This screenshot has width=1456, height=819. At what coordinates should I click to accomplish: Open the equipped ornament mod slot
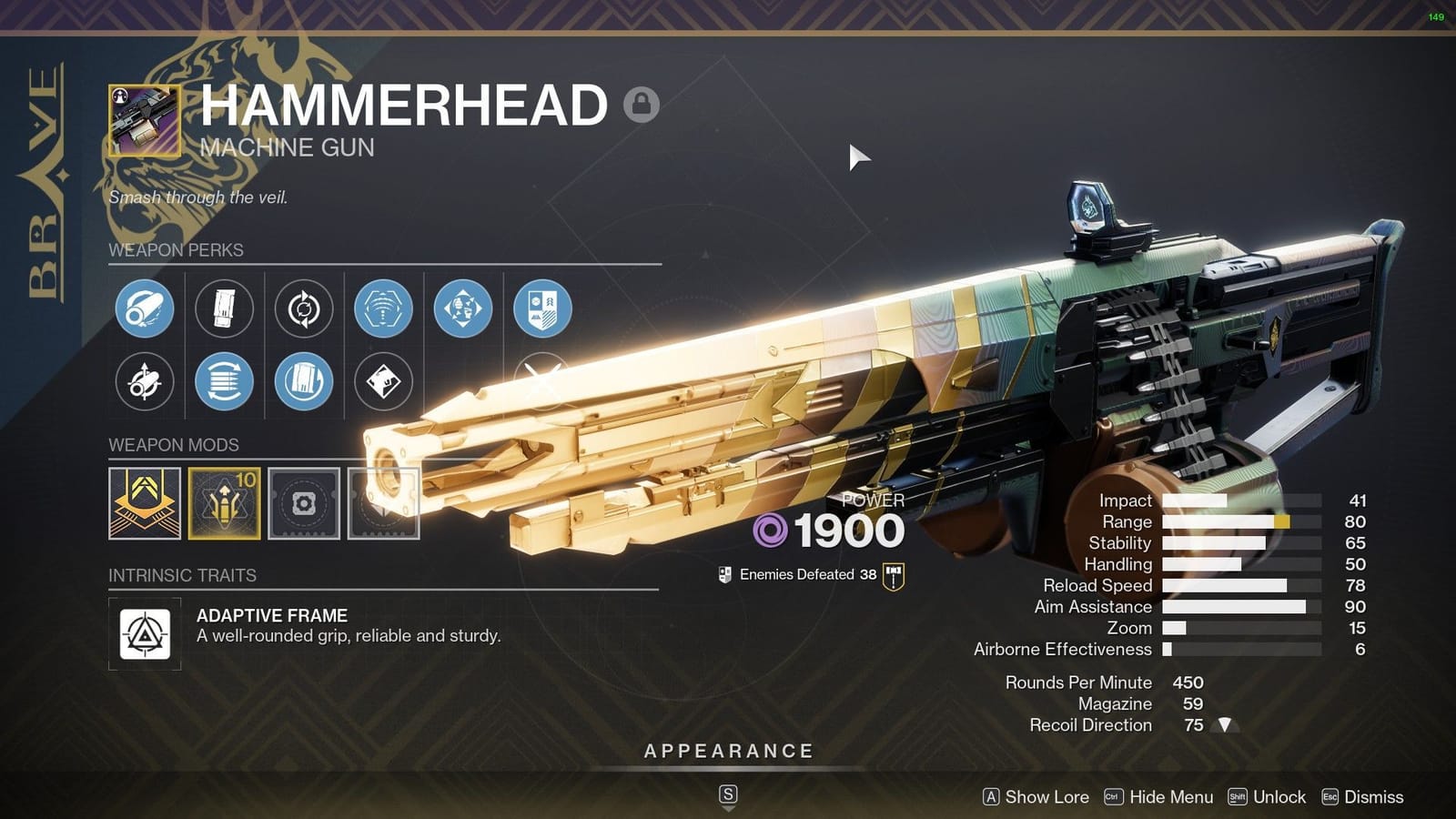tap(145, 502)
